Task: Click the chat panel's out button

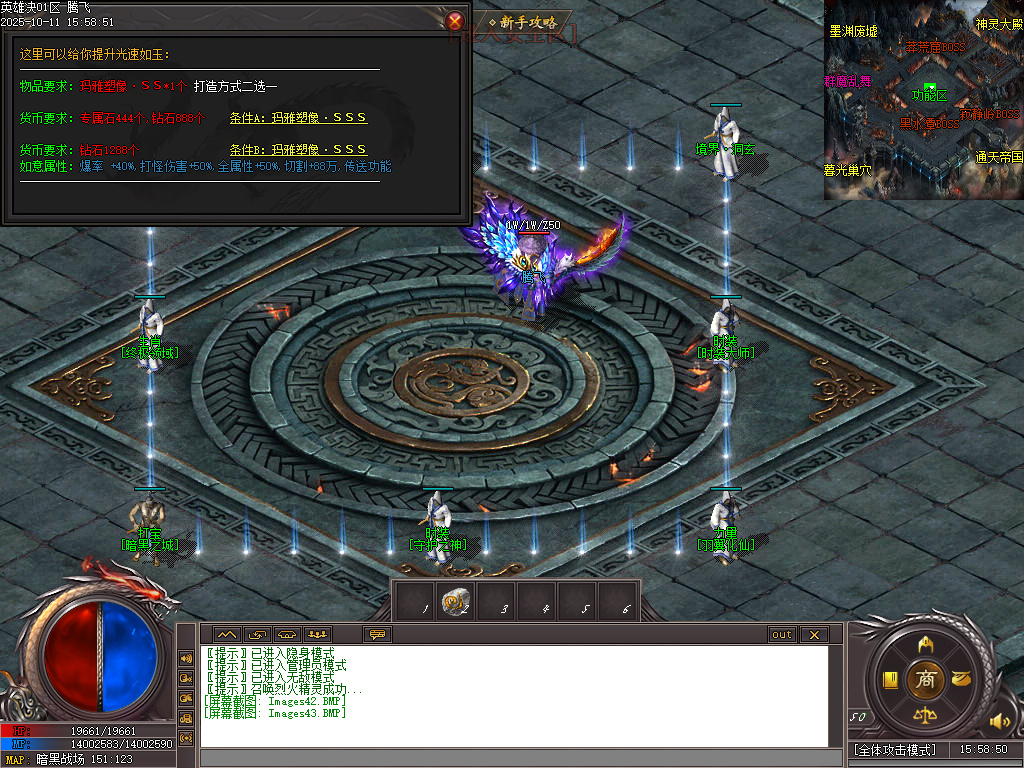Action: [781, 634]
